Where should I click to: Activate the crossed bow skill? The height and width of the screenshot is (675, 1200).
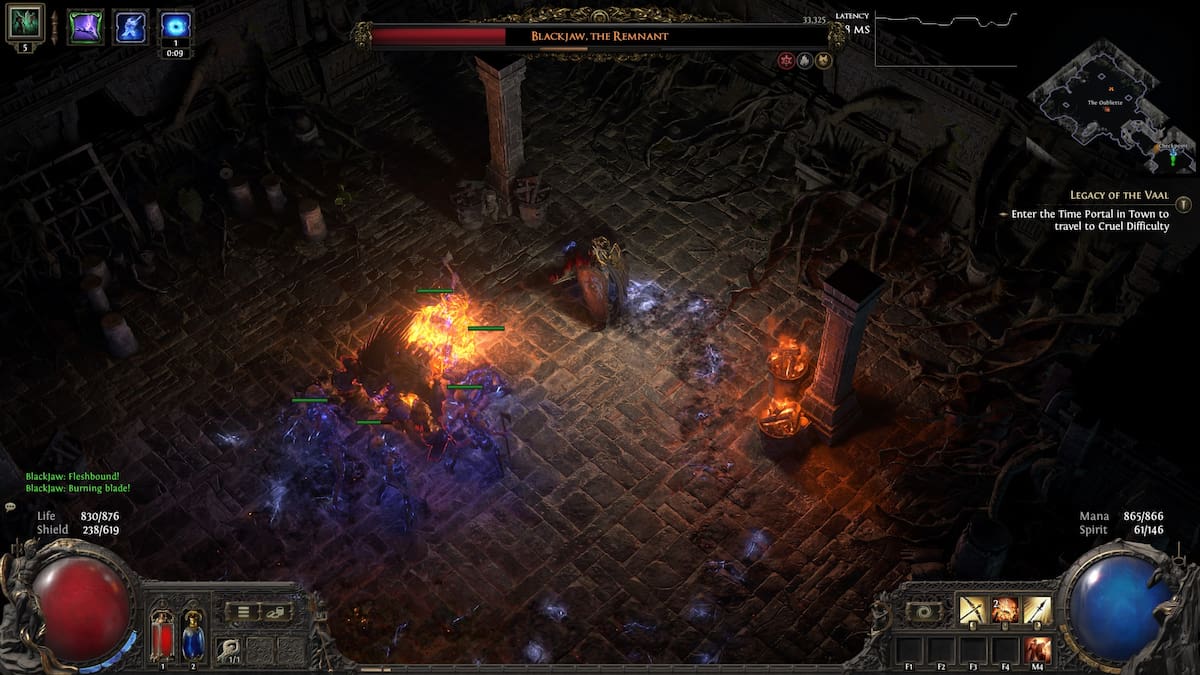(x=973, y=609)
